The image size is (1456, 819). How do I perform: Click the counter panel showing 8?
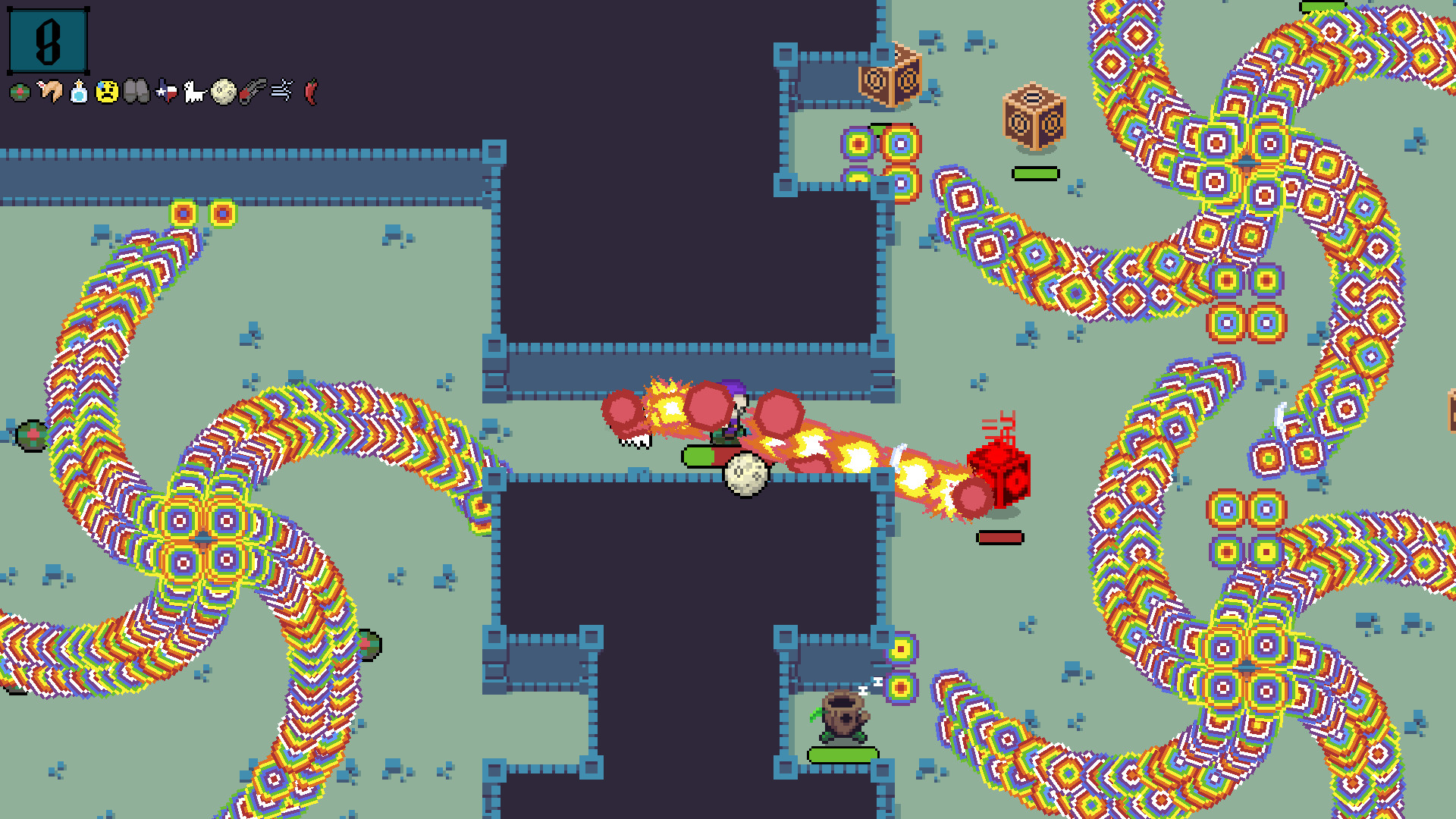pyautogui.click(x=47, y=41)
